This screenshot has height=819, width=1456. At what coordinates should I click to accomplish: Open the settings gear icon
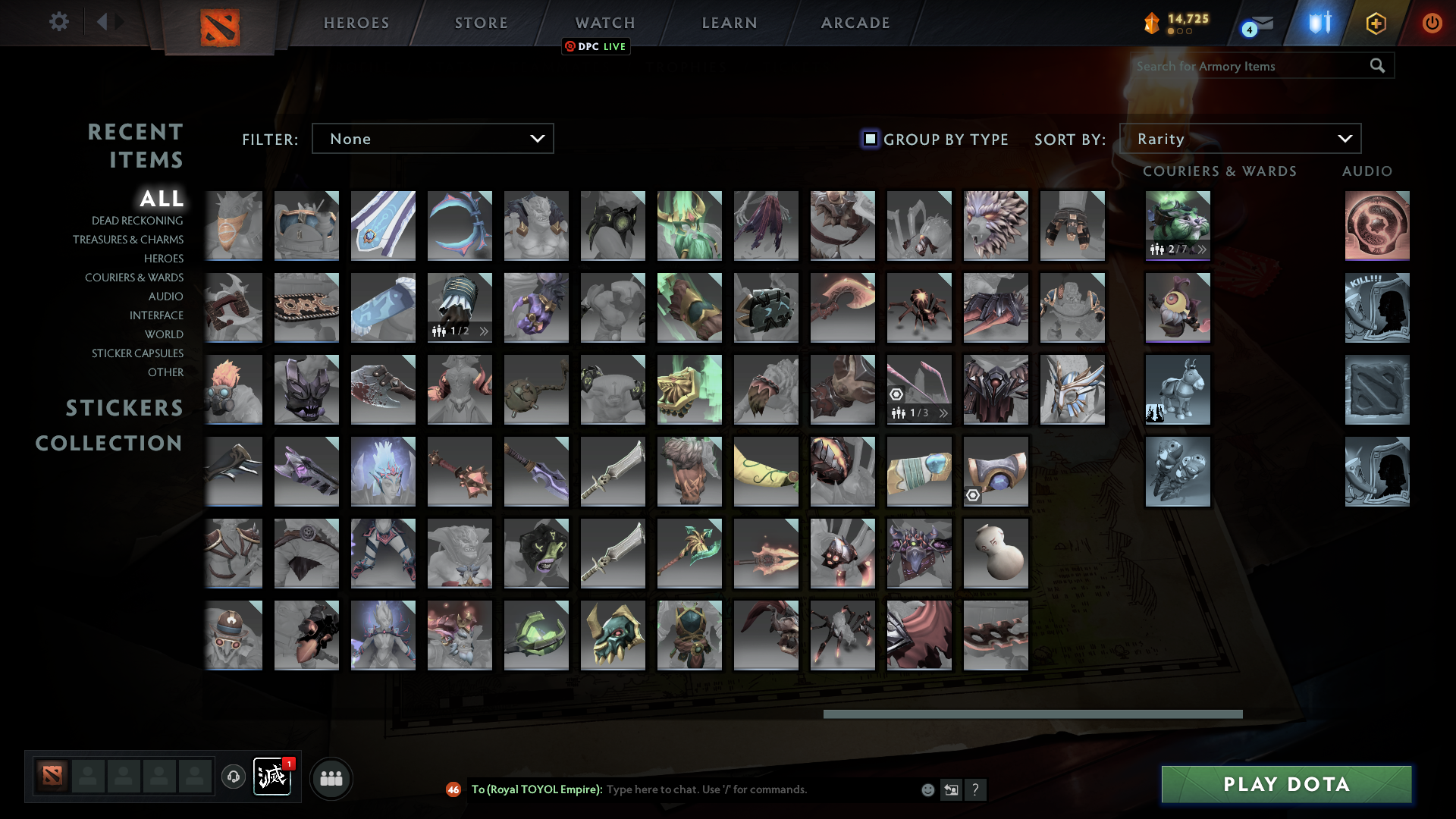(x=59, y=22)
